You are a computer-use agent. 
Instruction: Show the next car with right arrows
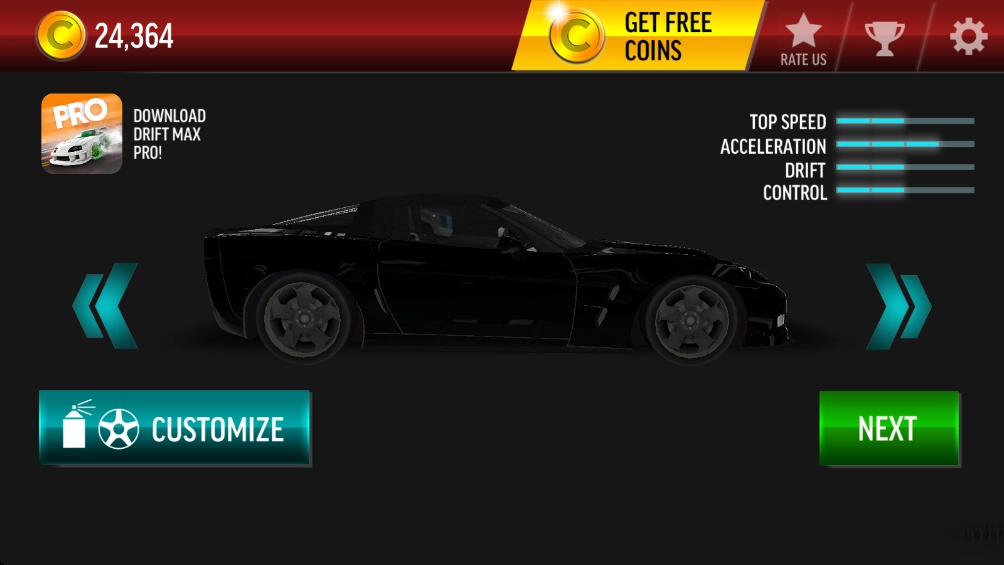(x=897, y=306)
